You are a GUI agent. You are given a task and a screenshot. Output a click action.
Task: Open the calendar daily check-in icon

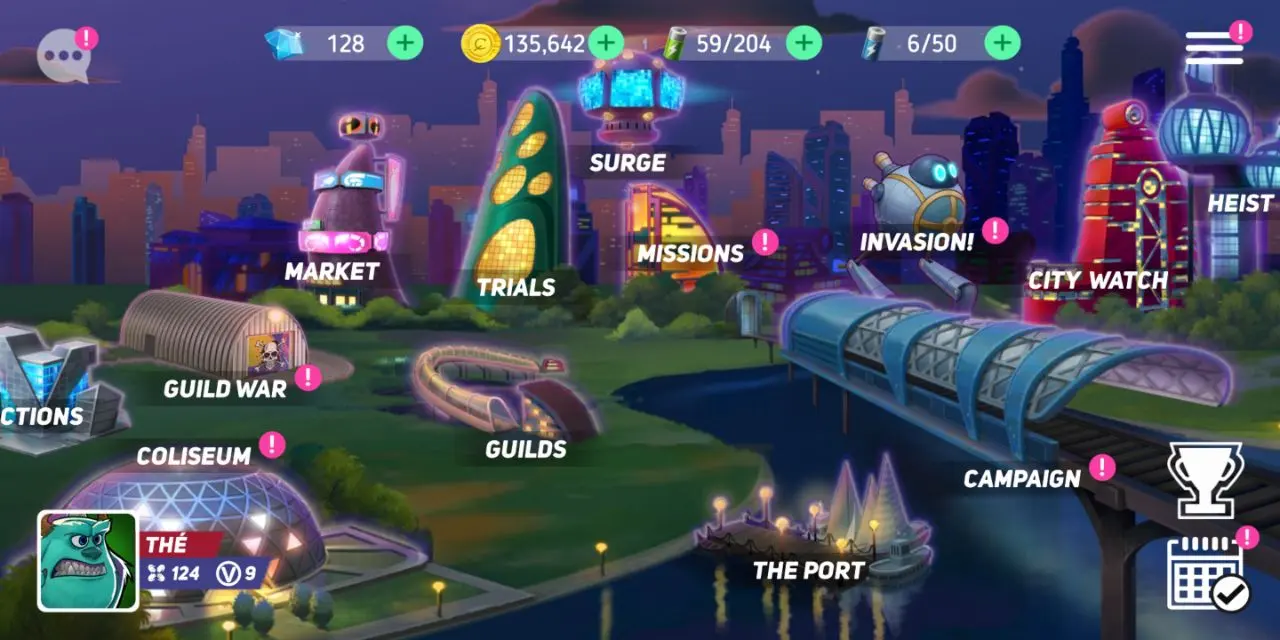click(x=1205, y=572)
